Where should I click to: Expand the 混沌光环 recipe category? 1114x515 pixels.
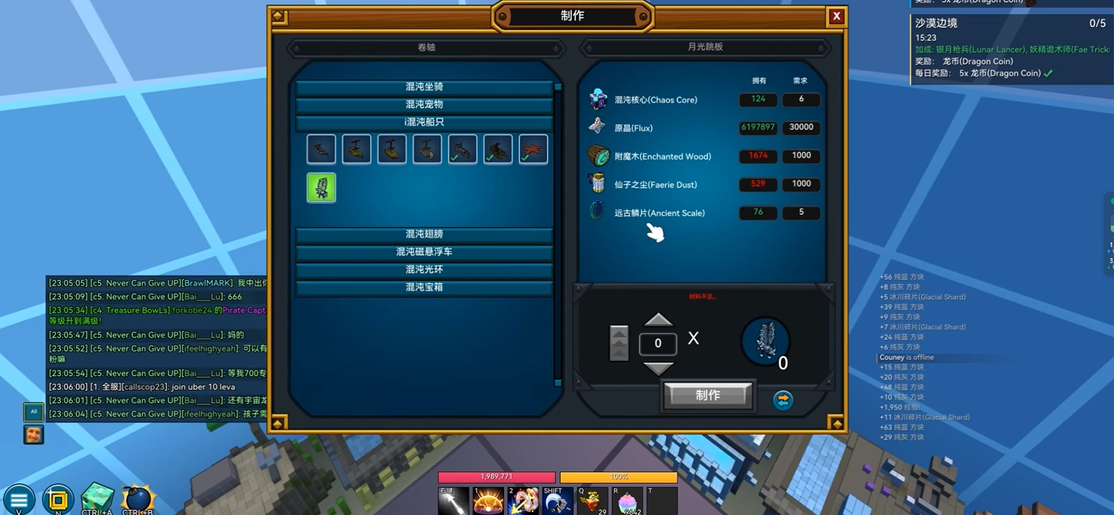pos(424,270)
